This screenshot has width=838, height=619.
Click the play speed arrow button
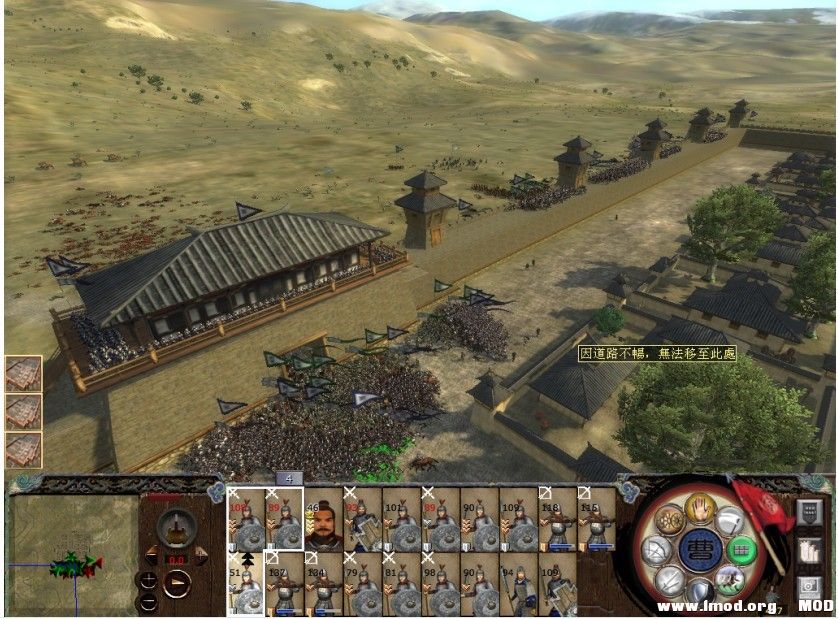176,582
